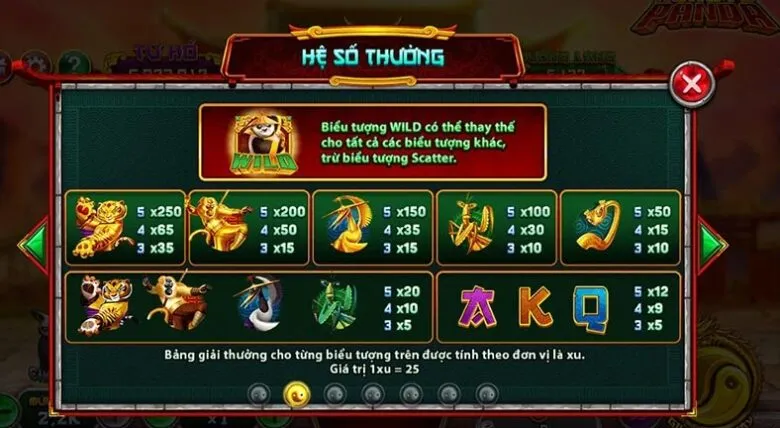The width and height of the screenshot is (780, 428).
Task: Jump to the first page indicator dot
Action: point(258,393)
